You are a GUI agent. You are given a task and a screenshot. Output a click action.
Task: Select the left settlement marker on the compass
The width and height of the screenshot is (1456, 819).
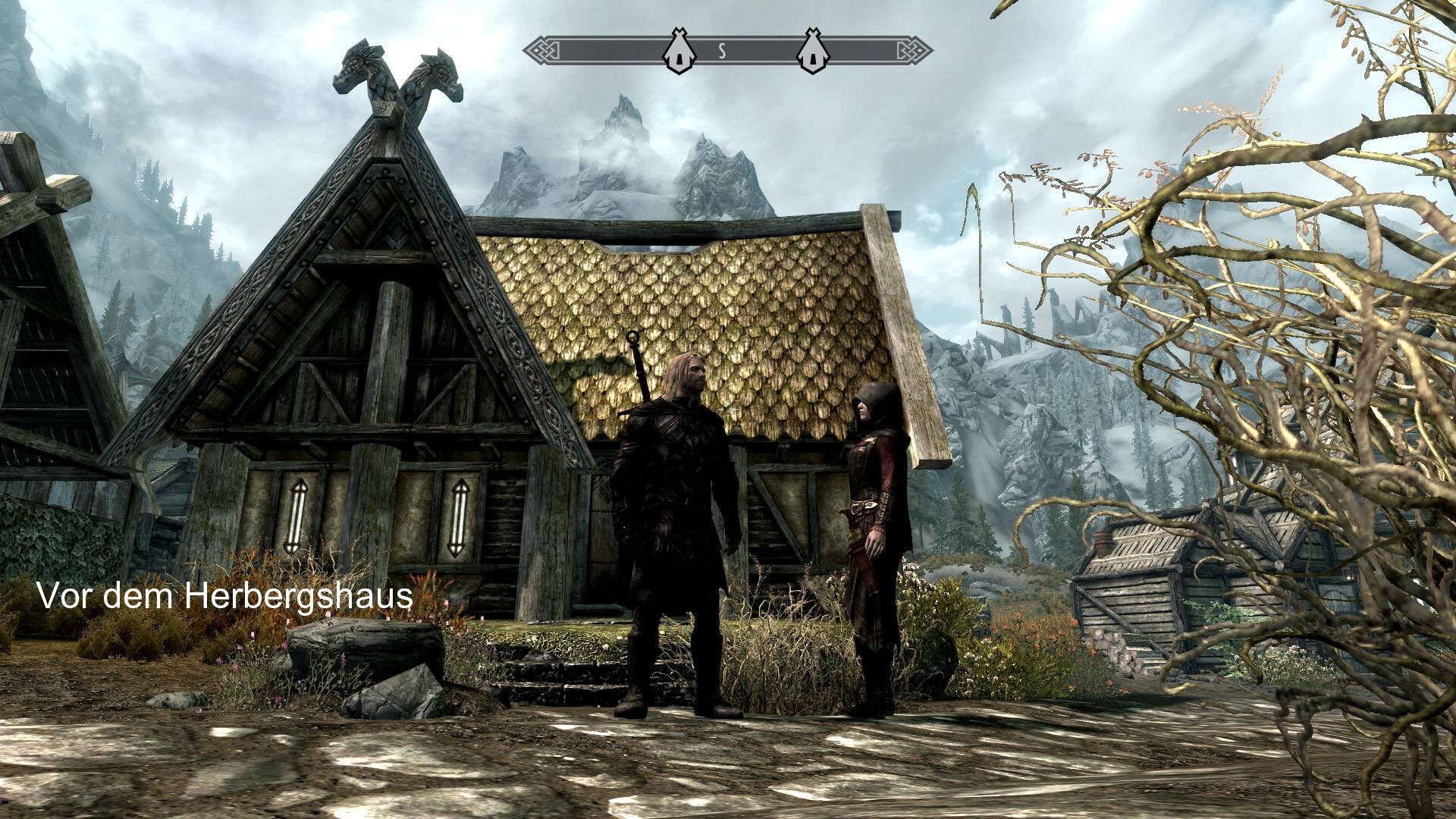tap(679, 51)
